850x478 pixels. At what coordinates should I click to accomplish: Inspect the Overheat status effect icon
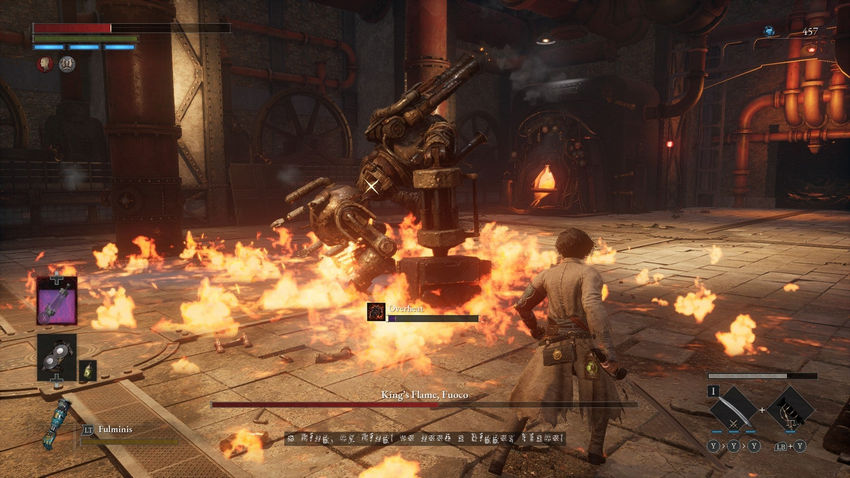click(x=376, y=312)
